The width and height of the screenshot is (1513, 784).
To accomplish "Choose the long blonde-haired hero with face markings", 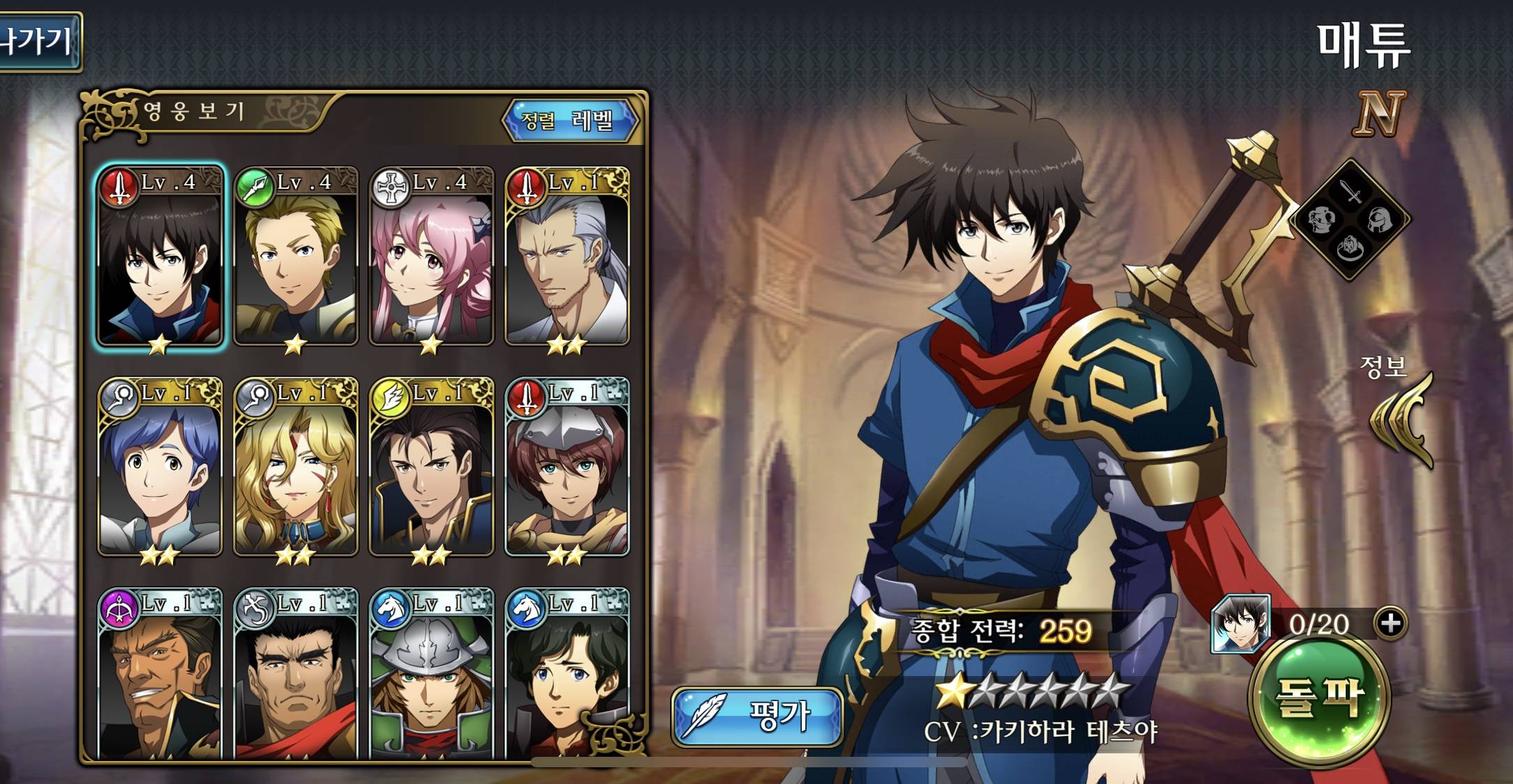I will pos(296,468).
